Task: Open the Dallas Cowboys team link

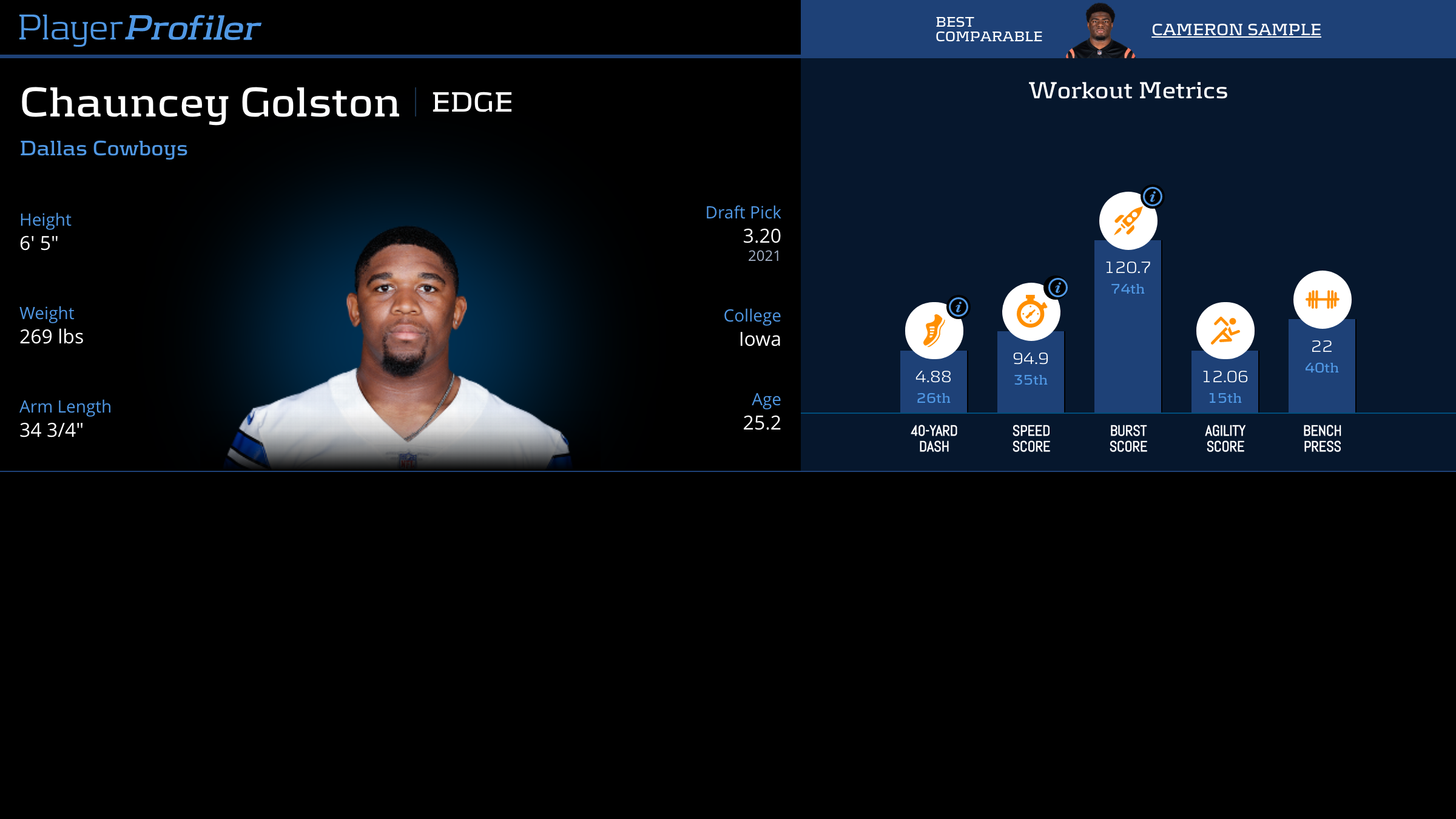Action: point(104,149)
